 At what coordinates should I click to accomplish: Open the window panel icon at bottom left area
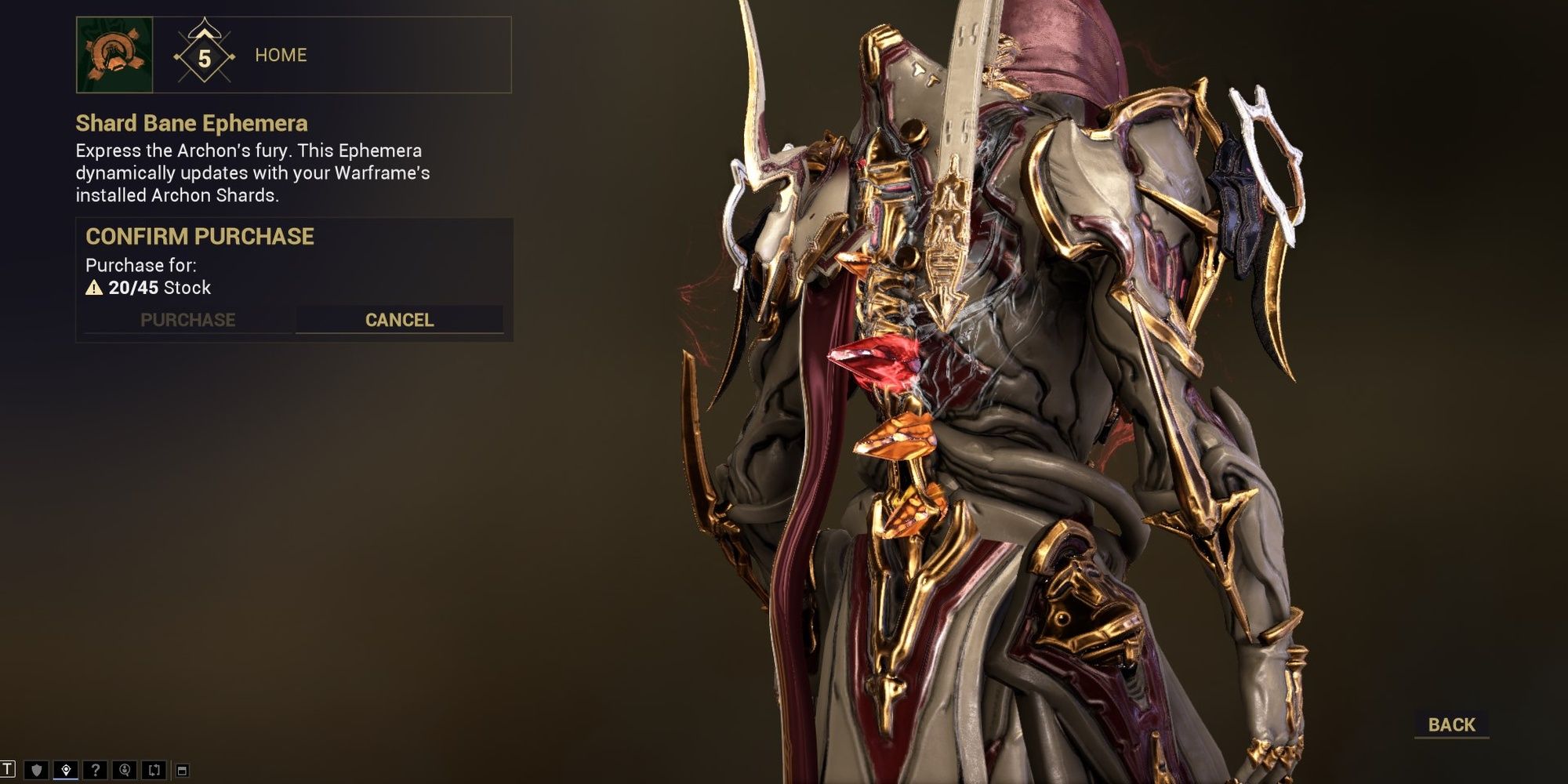(x=183, y=770)
